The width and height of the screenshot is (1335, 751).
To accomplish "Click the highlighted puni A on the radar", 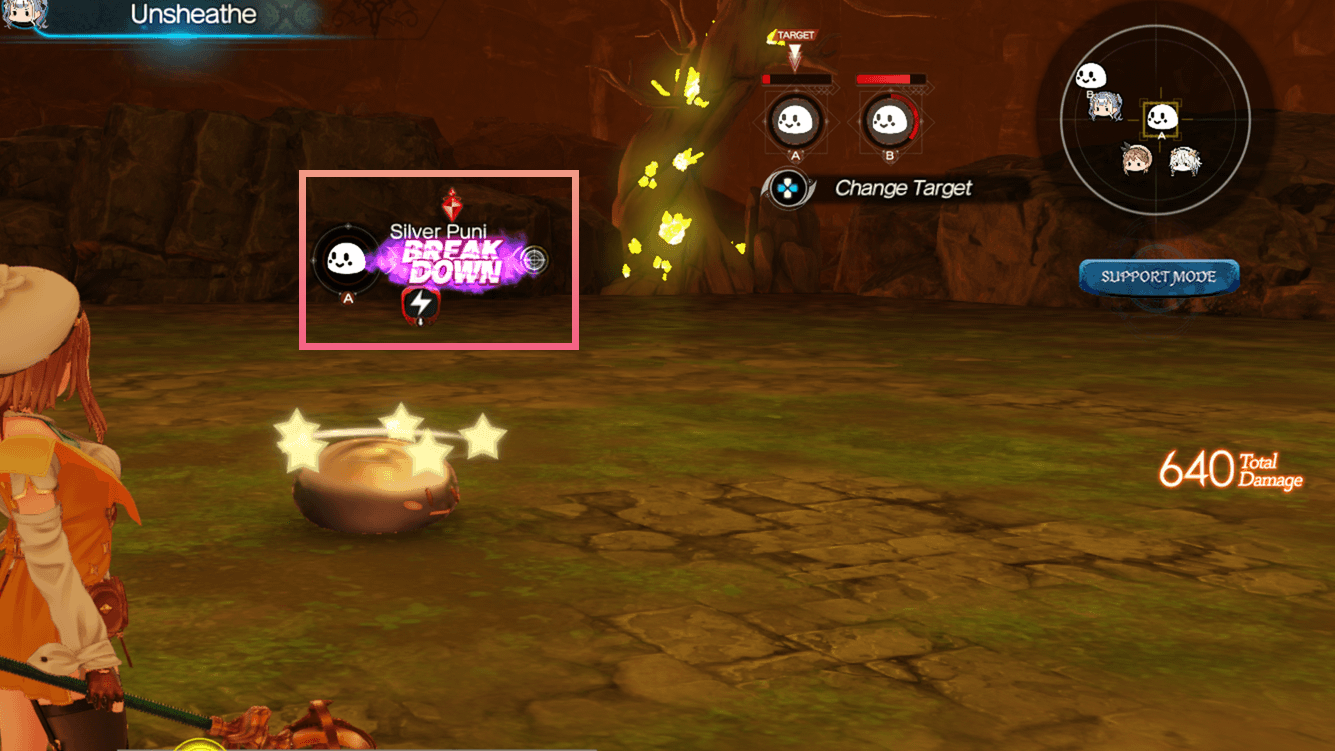I will coord(1161,119).
